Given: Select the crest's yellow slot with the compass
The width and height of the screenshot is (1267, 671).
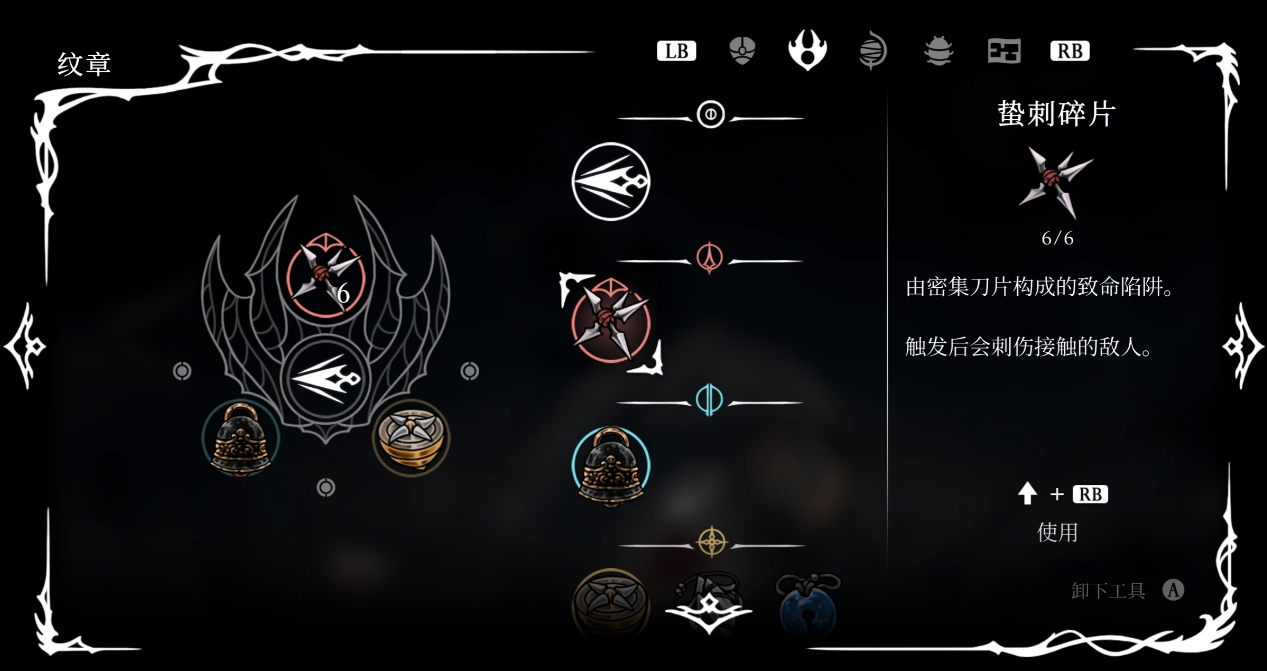Looking at the screenshot, I should click(411, 438).
